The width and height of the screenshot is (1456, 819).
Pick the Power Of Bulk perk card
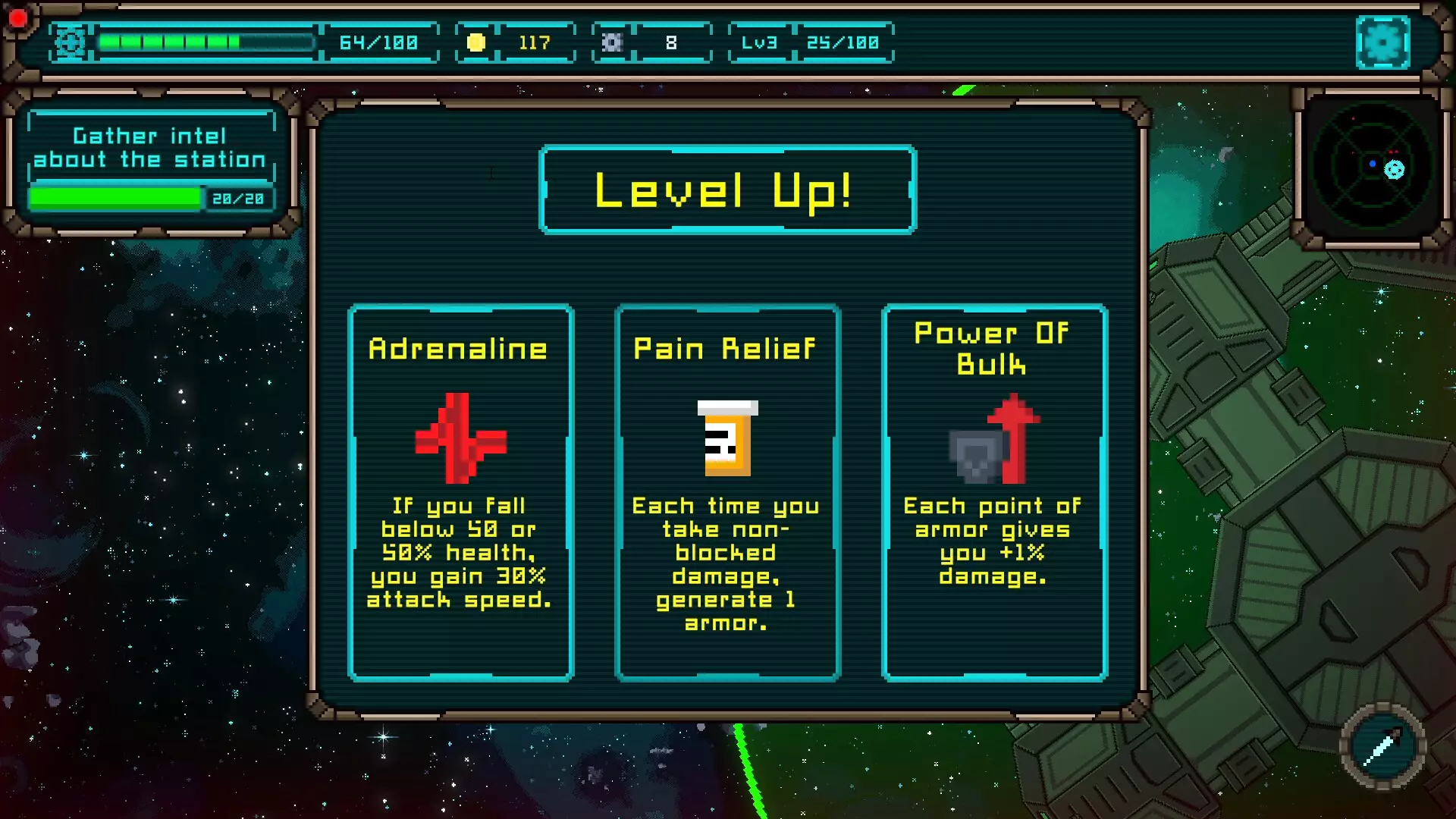point(994,492)
